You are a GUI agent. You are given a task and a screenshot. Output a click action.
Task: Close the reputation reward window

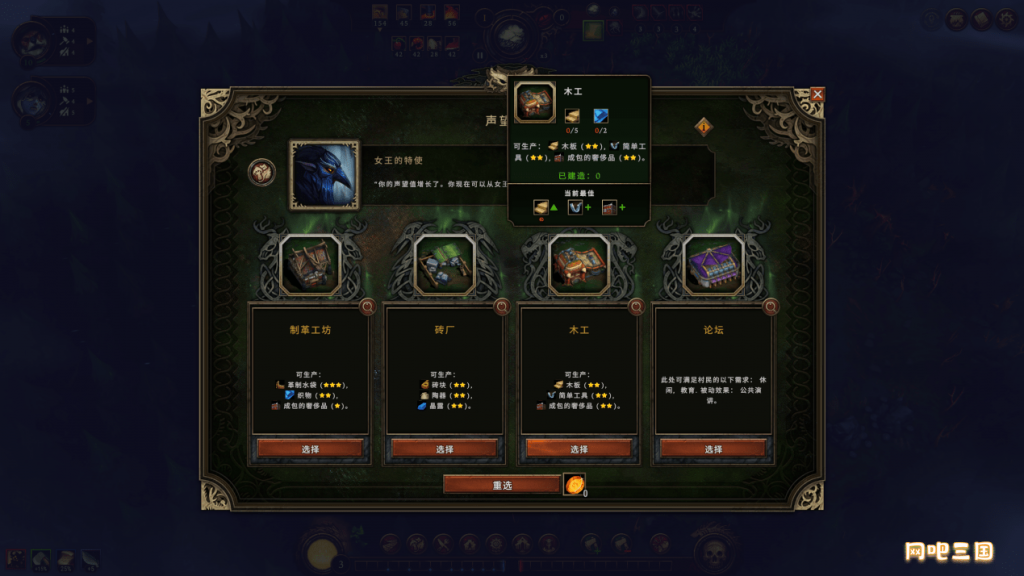817,94
